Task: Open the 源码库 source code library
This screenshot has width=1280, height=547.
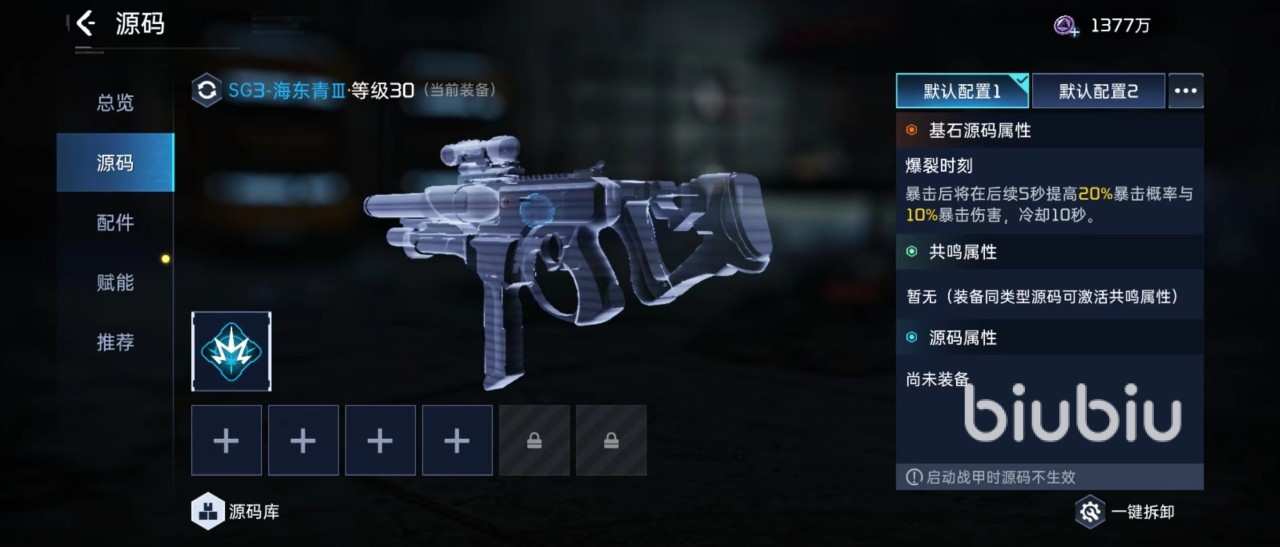Action: pos(236,512)
